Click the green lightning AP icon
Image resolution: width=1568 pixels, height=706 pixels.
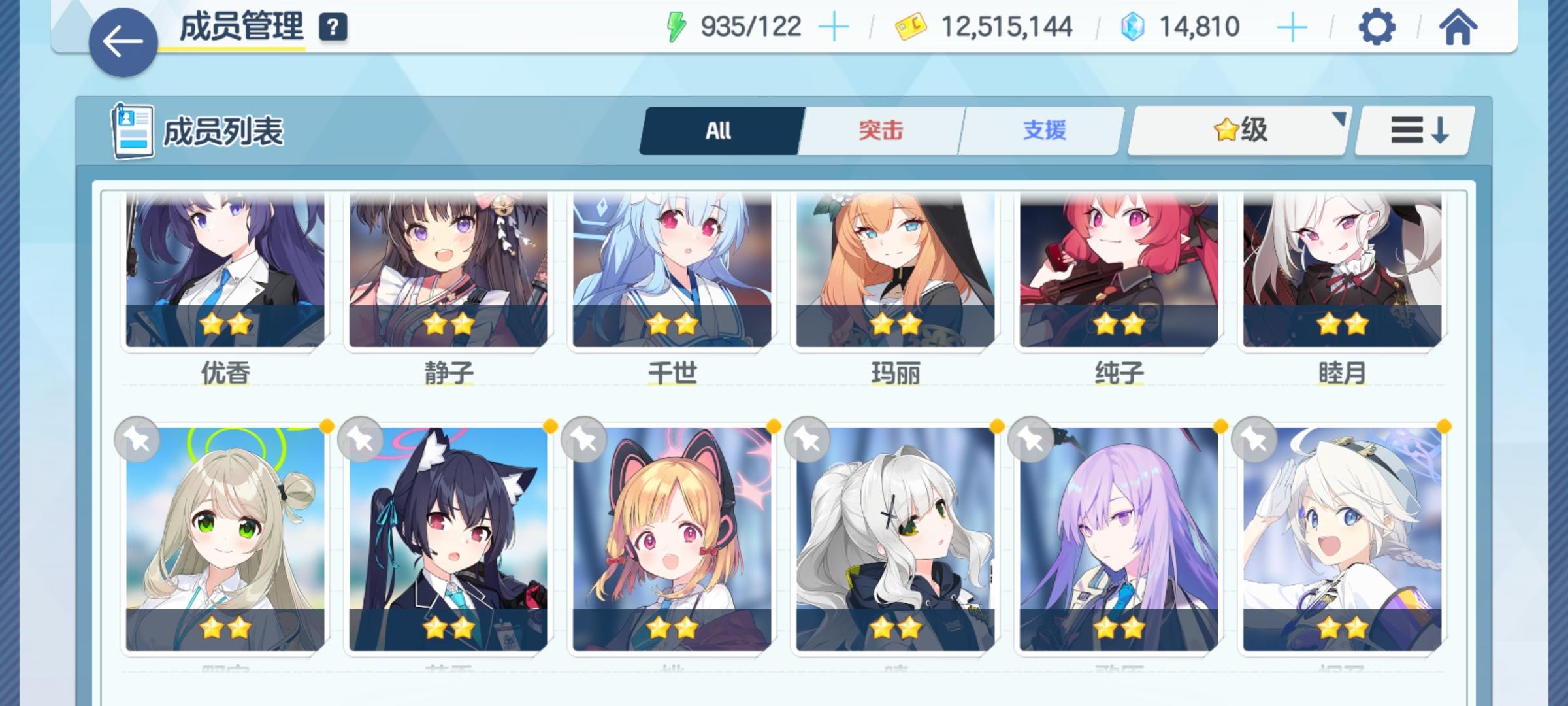click(677, 27)
